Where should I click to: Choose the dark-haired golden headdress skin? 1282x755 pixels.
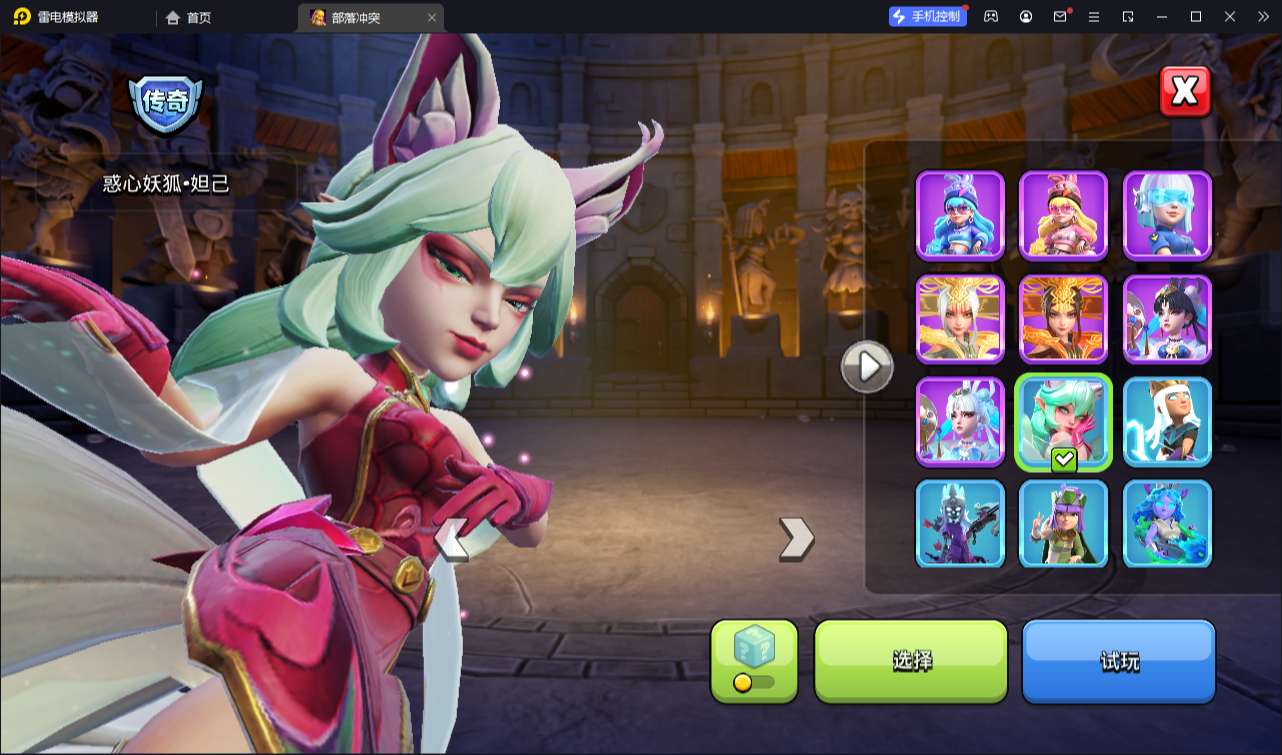1063,319
